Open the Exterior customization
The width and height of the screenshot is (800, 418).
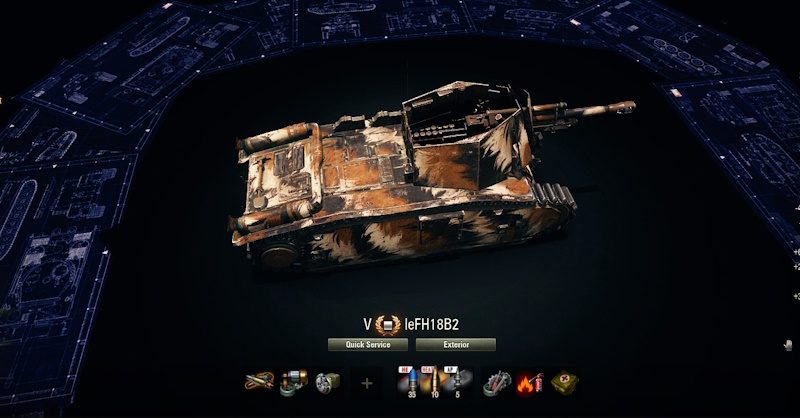click(455, 344)
